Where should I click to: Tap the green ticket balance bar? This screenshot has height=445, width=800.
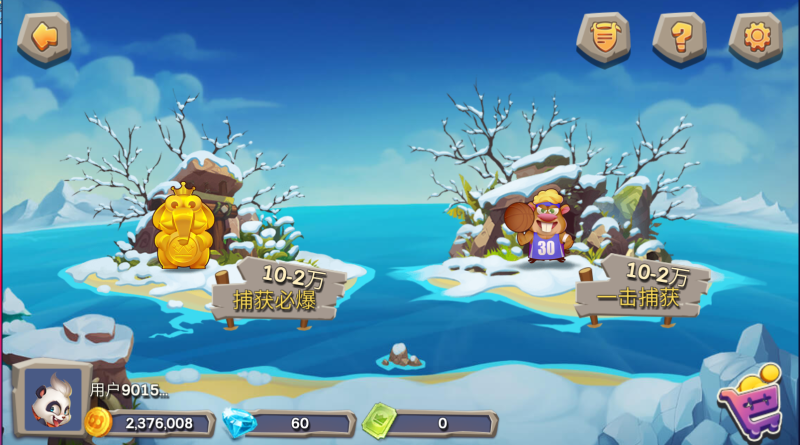tap(430, 423)
